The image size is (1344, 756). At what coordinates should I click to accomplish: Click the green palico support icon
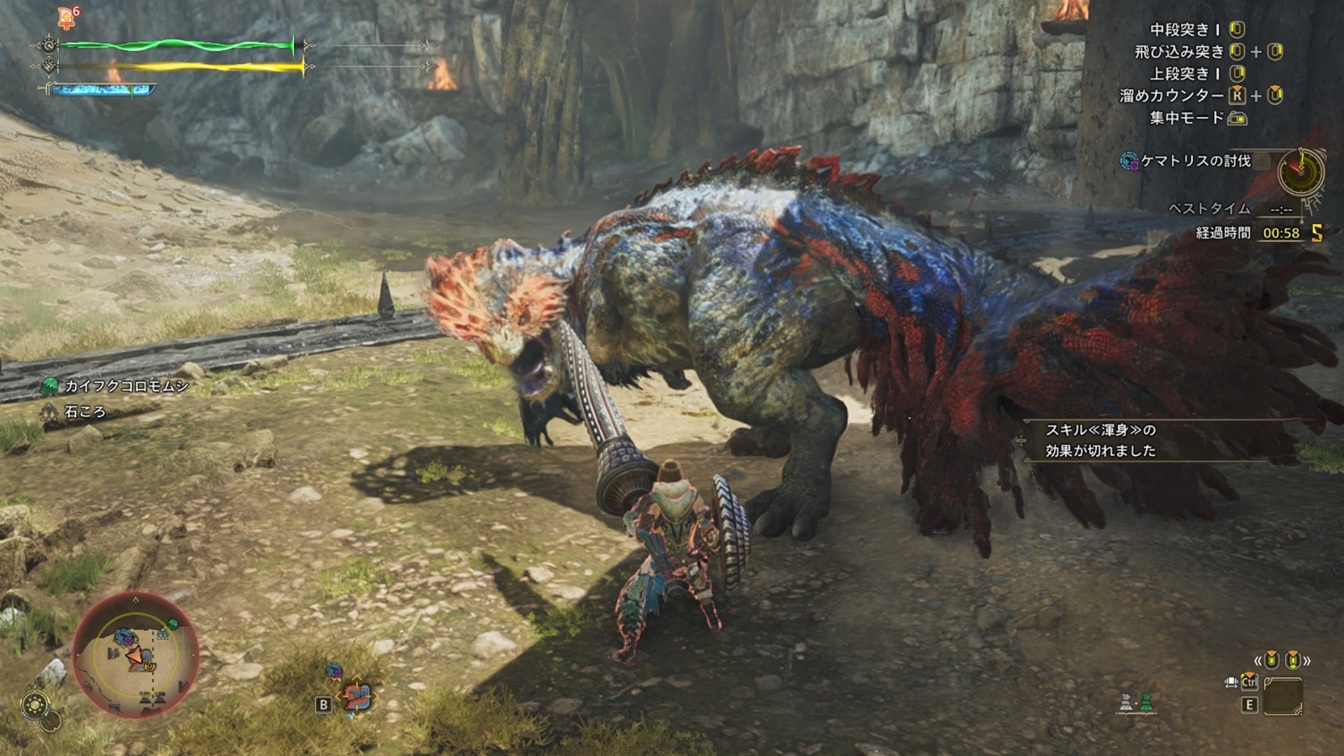tap(1146, 702)
